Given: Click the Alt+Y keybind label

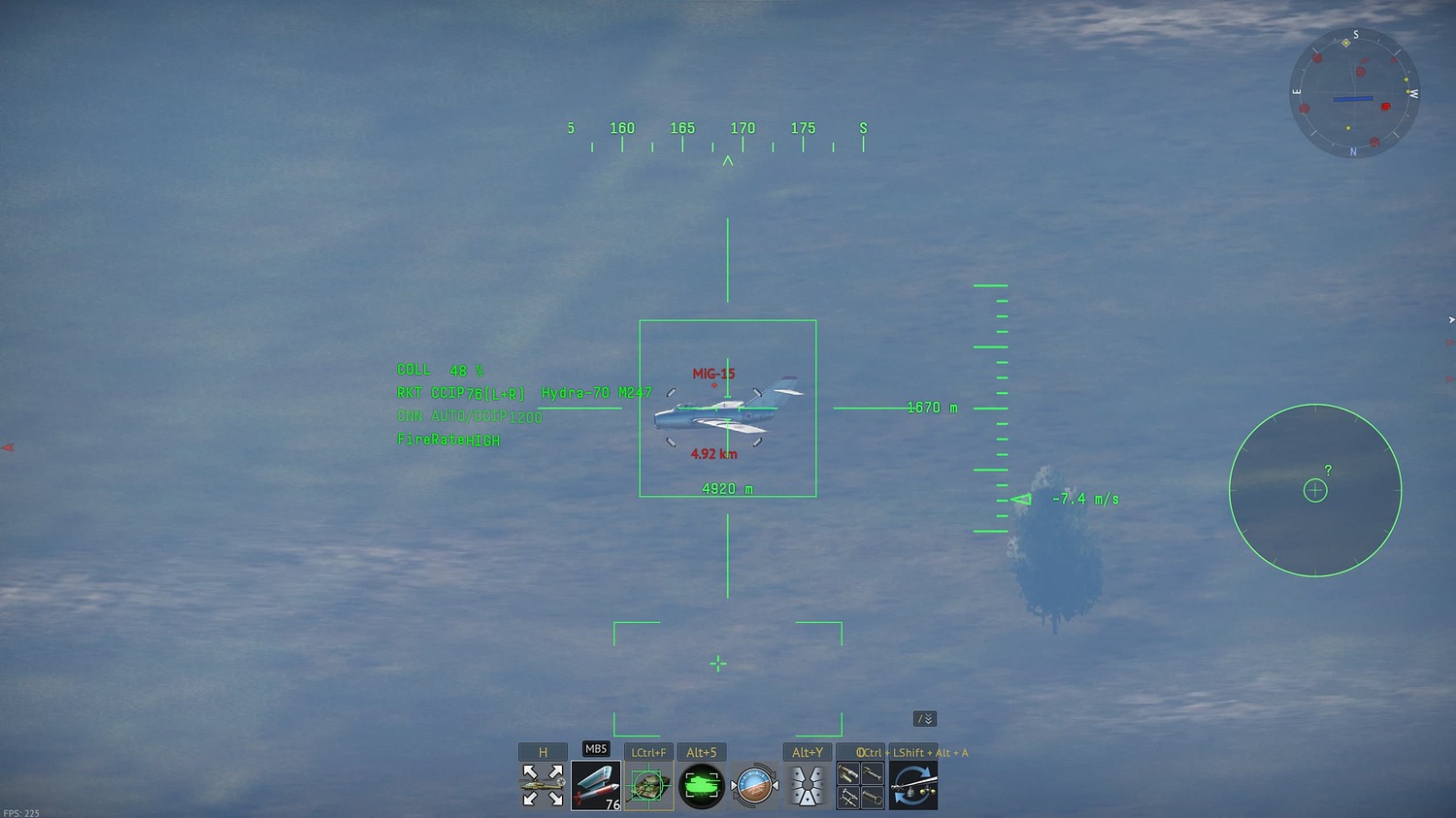Looking at the screenshot, I should 808,751.
